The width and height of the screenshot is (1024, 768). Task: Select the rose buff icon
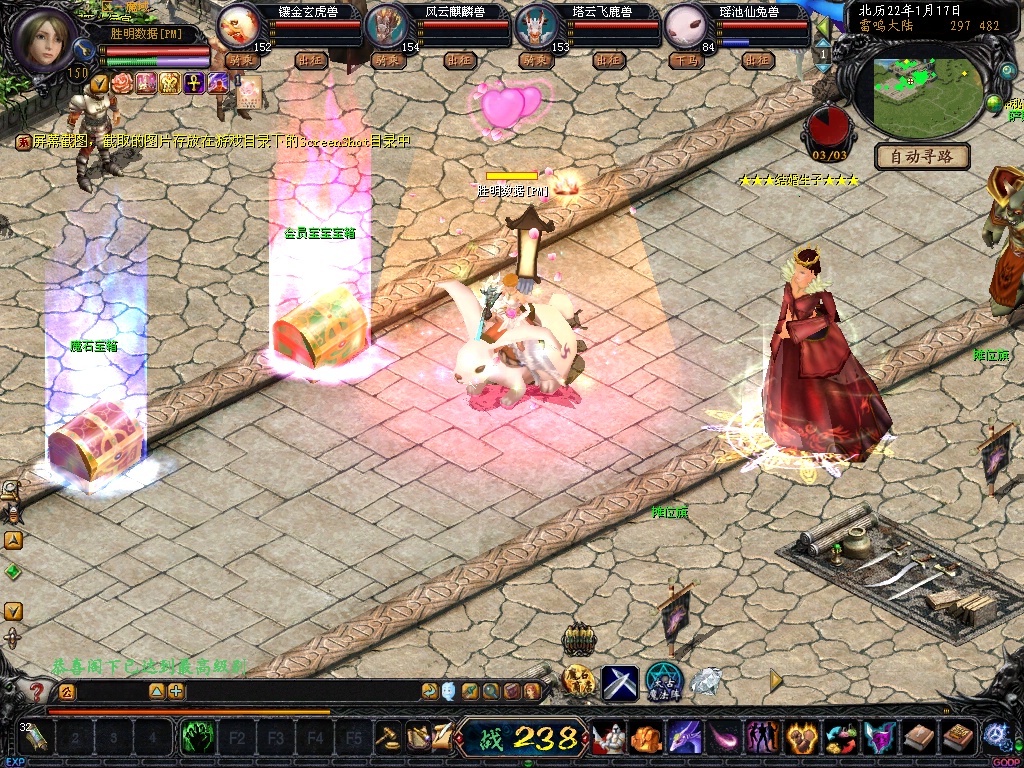pos(122,82)
